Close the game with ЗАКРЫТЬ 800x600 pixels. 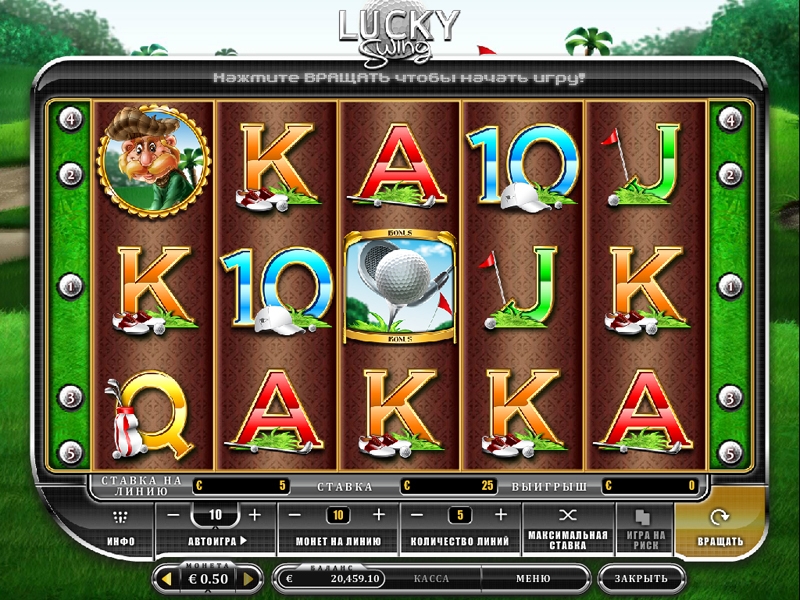tap(641, 578)
